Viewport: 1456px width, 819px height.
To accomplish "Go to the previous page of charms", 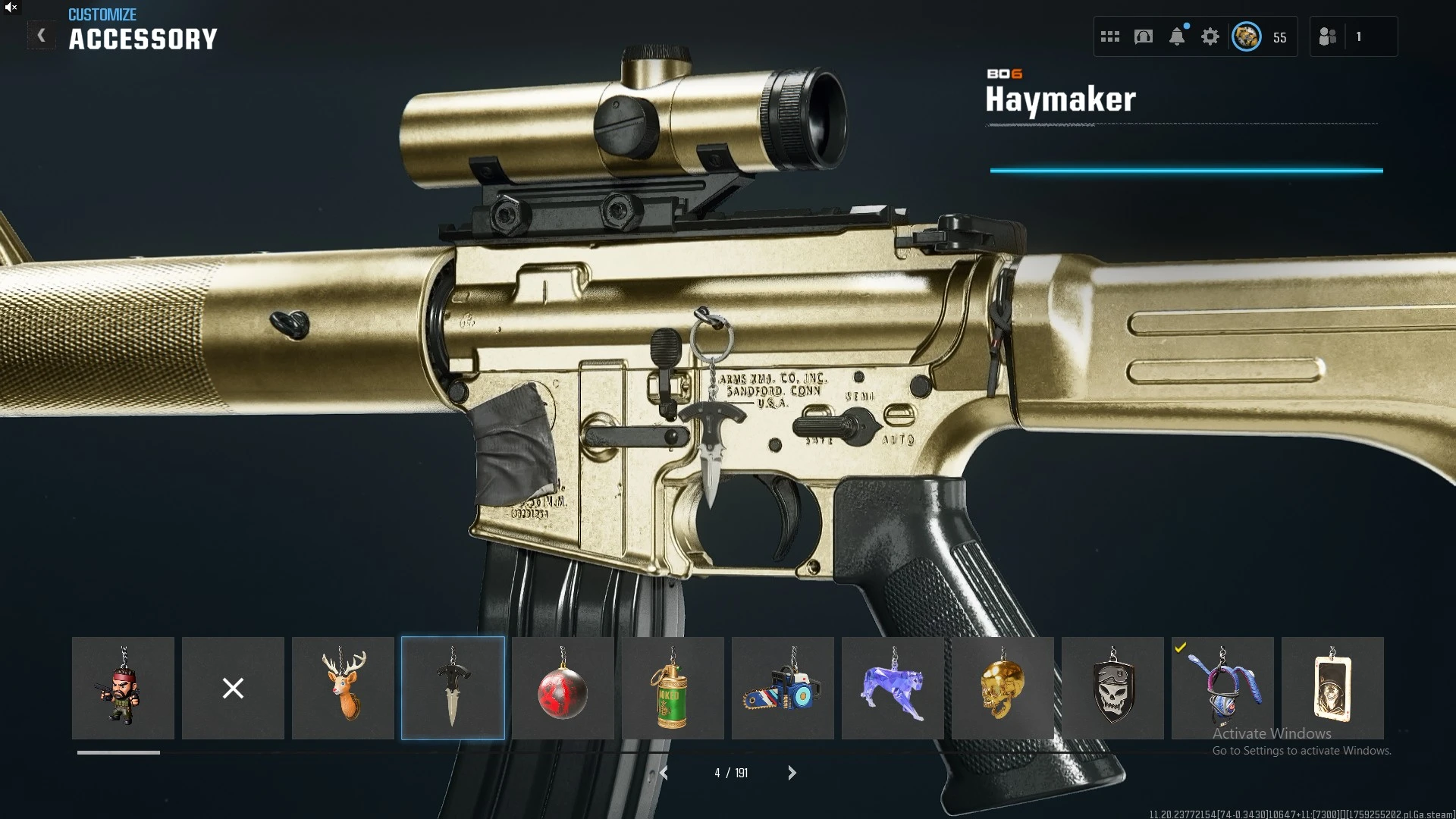I will 664,773.
